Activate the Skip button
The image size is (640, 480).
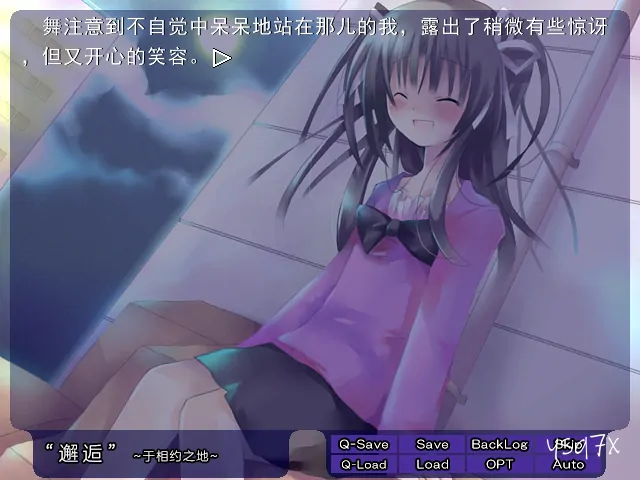(568, 444)
